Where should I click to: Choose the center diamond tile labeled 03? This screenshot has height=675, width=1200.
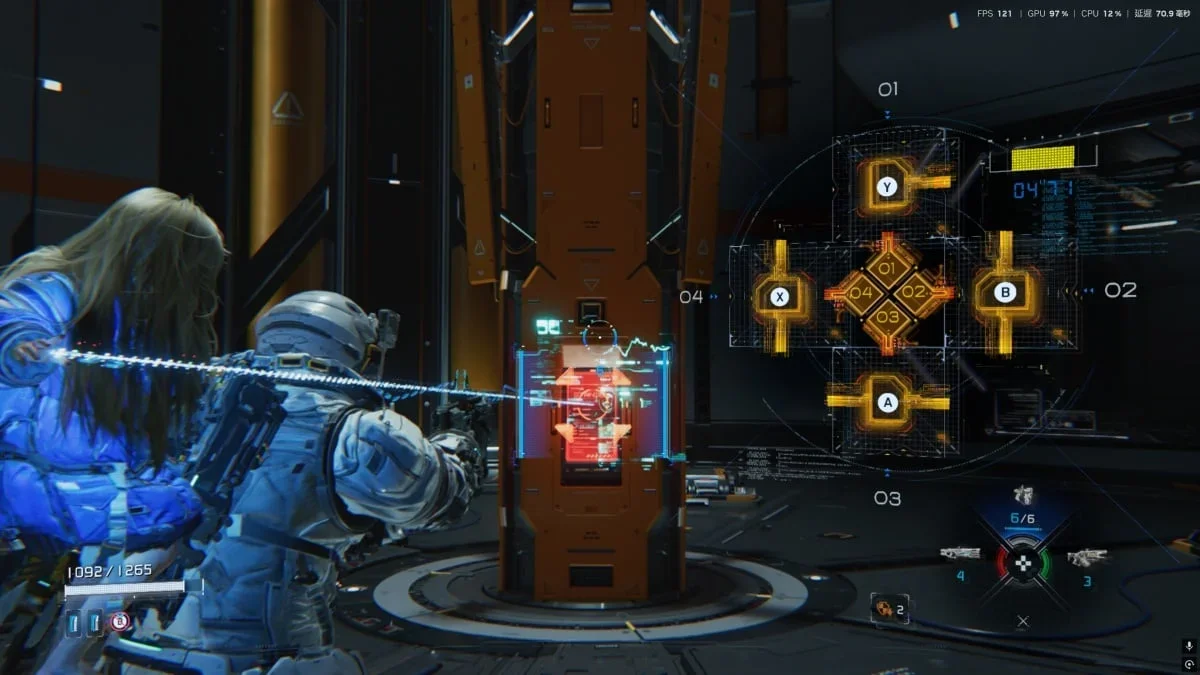(887, 318)
